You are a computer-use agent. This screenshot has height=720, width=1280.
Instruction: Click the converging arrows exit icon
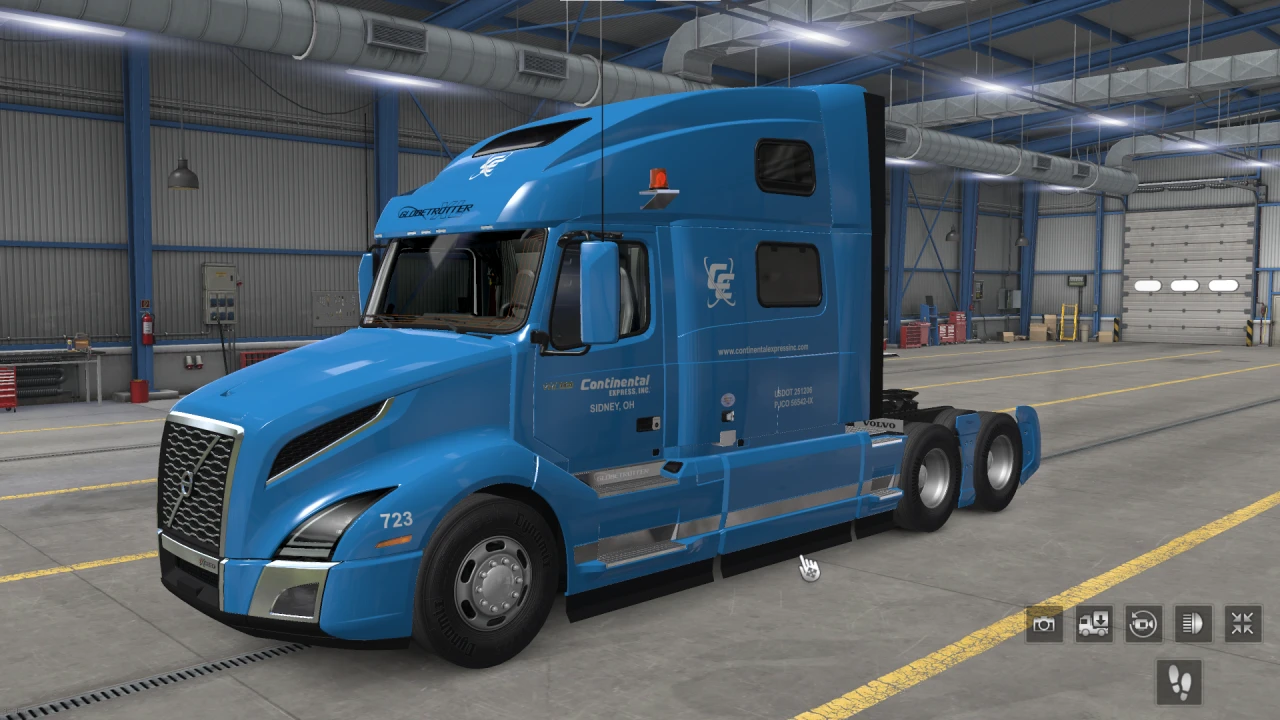coord(1241,623)
